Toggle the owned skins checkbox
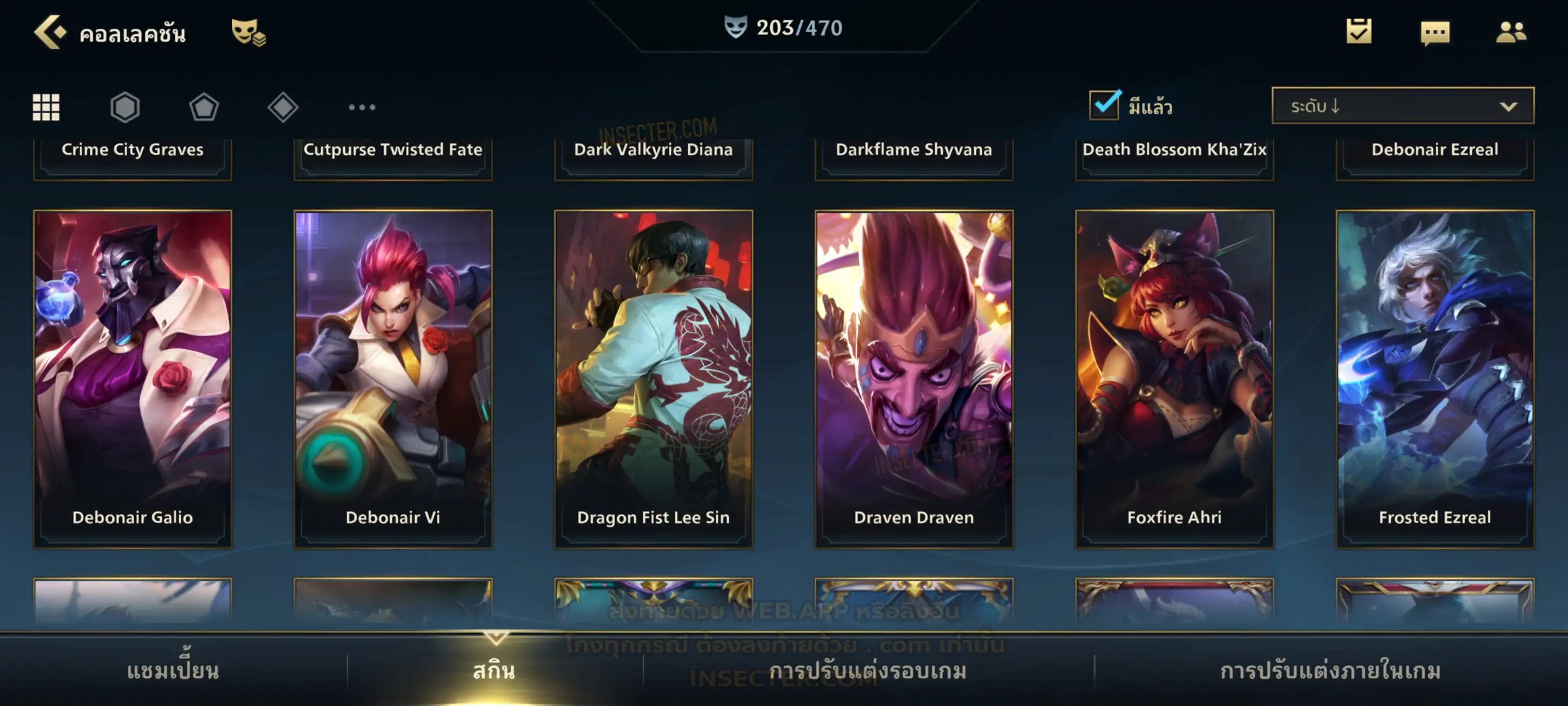 tap(1104, 105)
